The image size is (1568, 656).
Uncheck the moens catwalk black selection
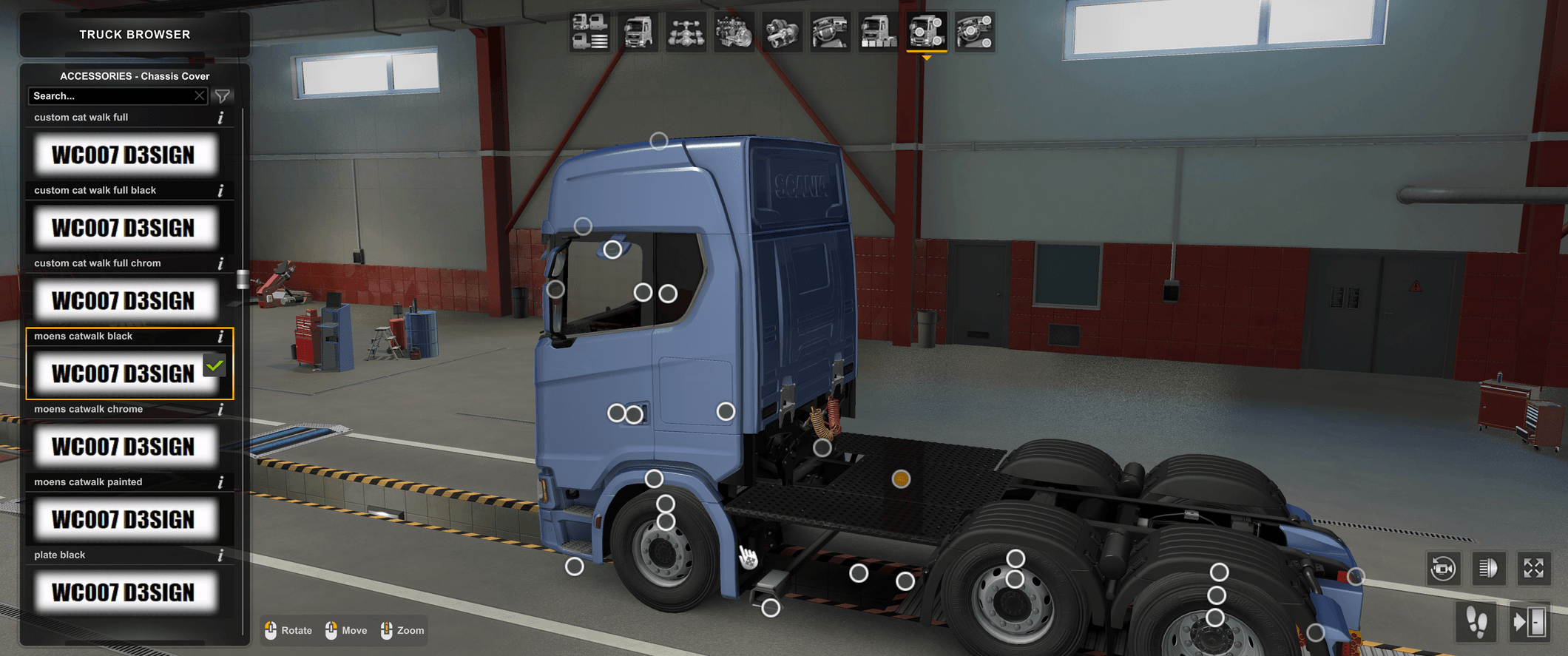click(214, 365)
